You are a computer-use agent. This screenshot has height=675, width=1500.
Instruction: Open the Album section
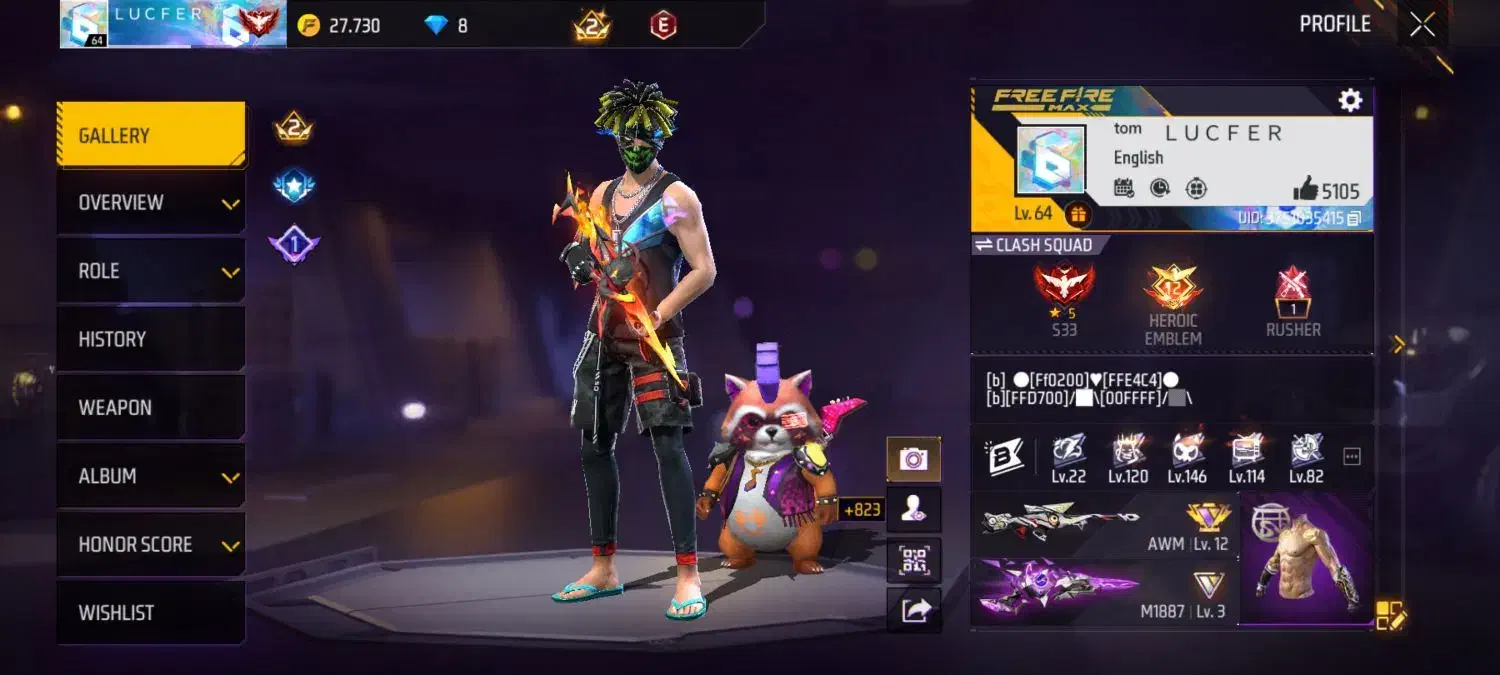pyautogui.click(x=150, y=476)
